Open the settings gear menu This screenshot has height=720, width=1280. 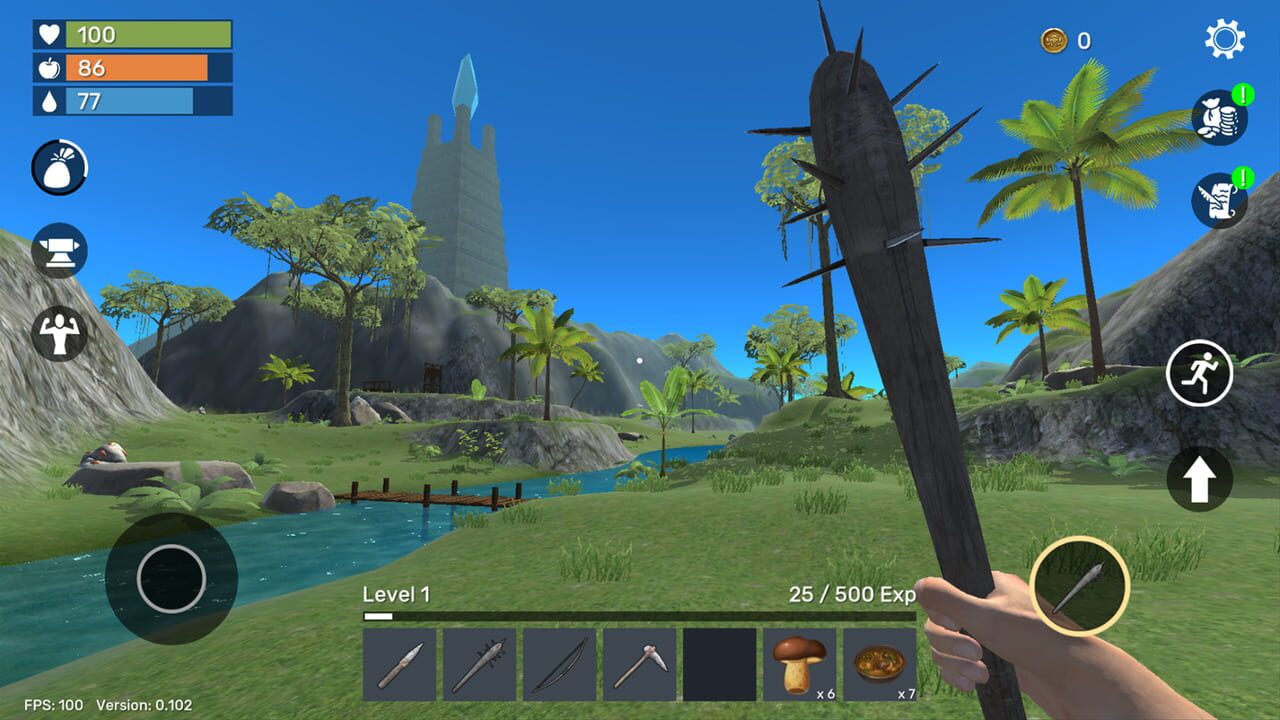(1225, 40)
